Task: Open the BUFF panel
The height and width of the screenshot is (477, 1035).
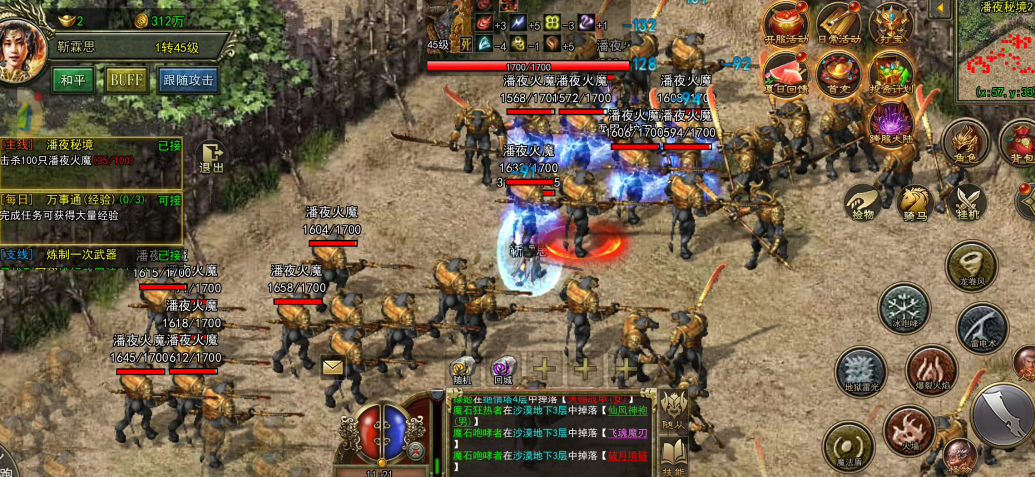Action: point(126,80)
